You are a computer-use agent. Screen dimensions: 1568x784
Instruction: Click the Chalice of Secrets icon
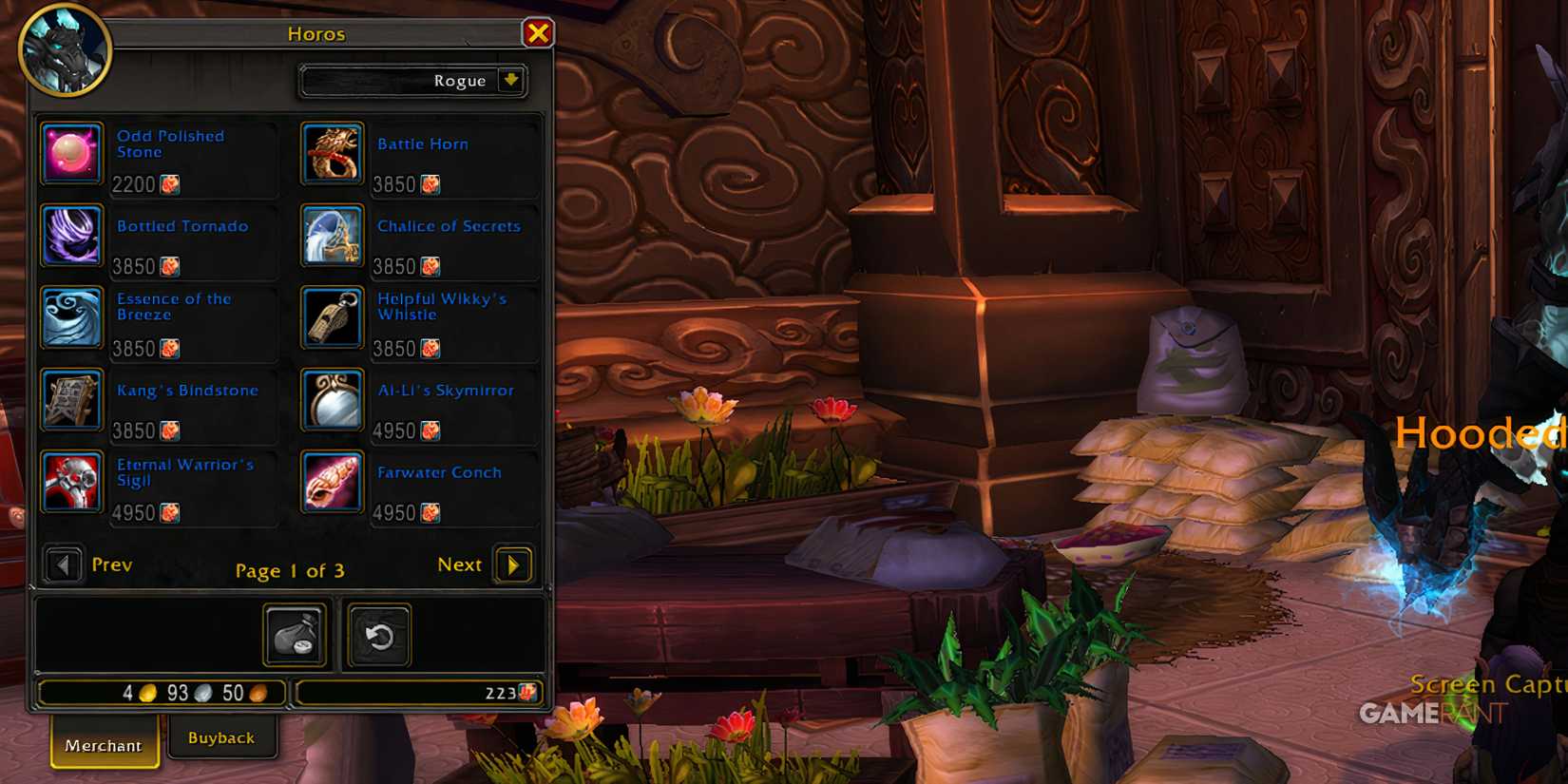click(331, 235)
